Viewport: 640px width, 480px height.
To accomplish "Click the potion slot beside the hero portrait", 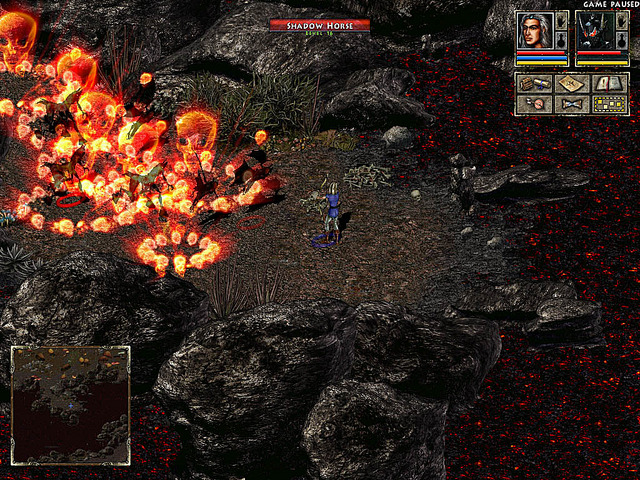I will coord(561,40).
